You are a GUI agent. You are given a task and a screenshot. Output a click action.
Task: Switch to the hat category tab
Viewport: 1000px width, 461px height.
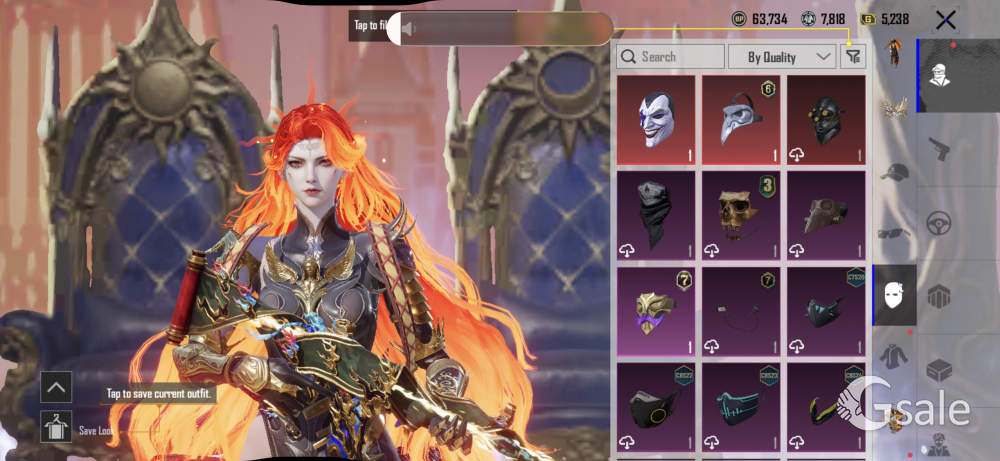(894, 172)
